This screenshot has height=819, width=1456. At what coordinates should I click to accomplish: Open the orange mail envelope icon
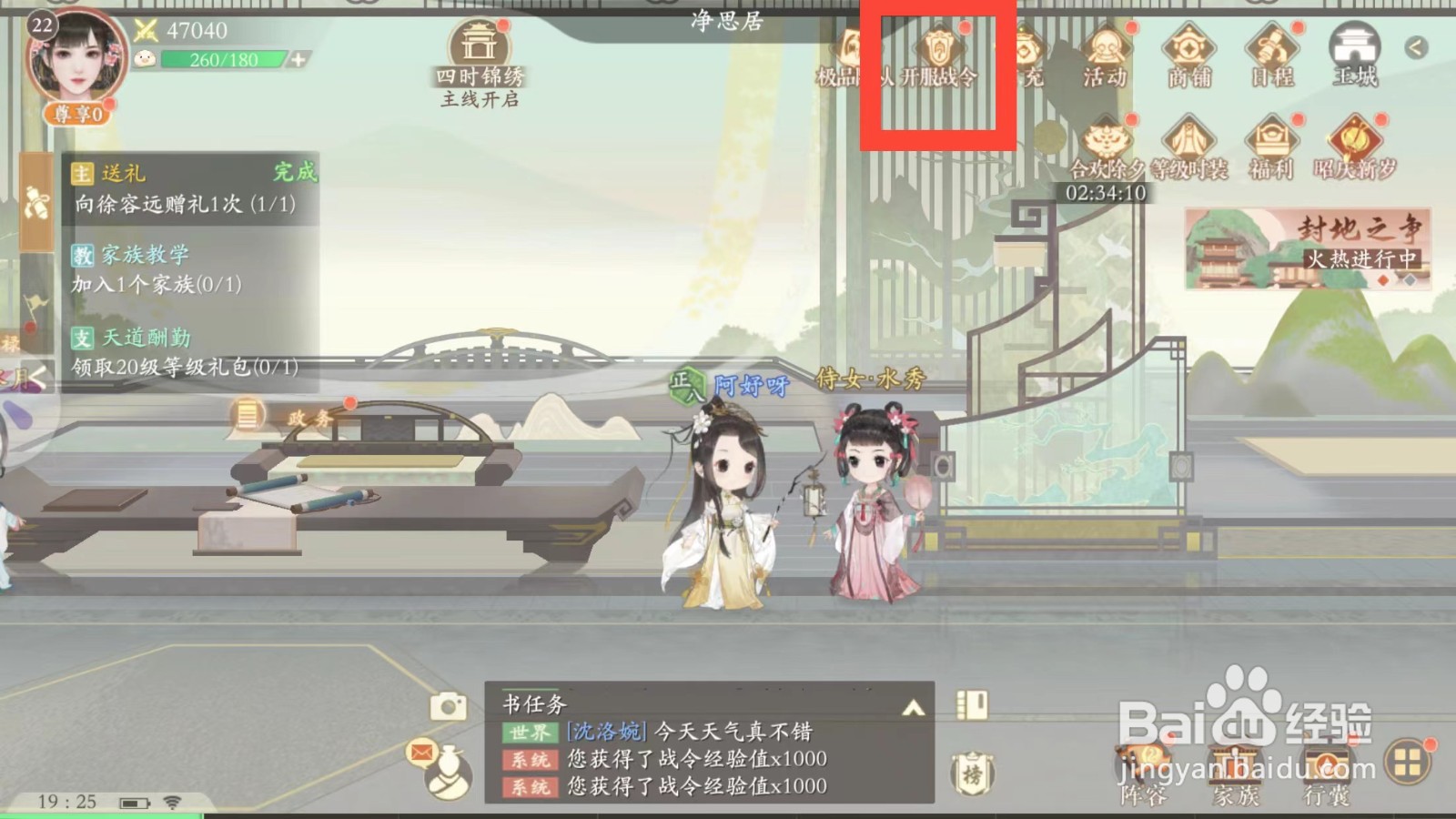(x=420, y=753)
